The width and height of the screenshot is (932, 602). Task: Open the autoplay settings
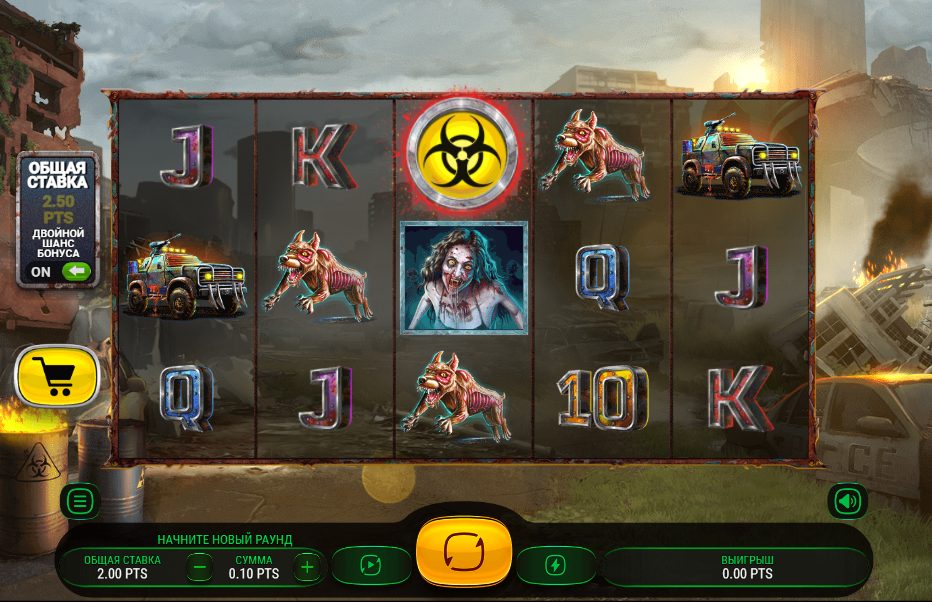tap(370, 565)
